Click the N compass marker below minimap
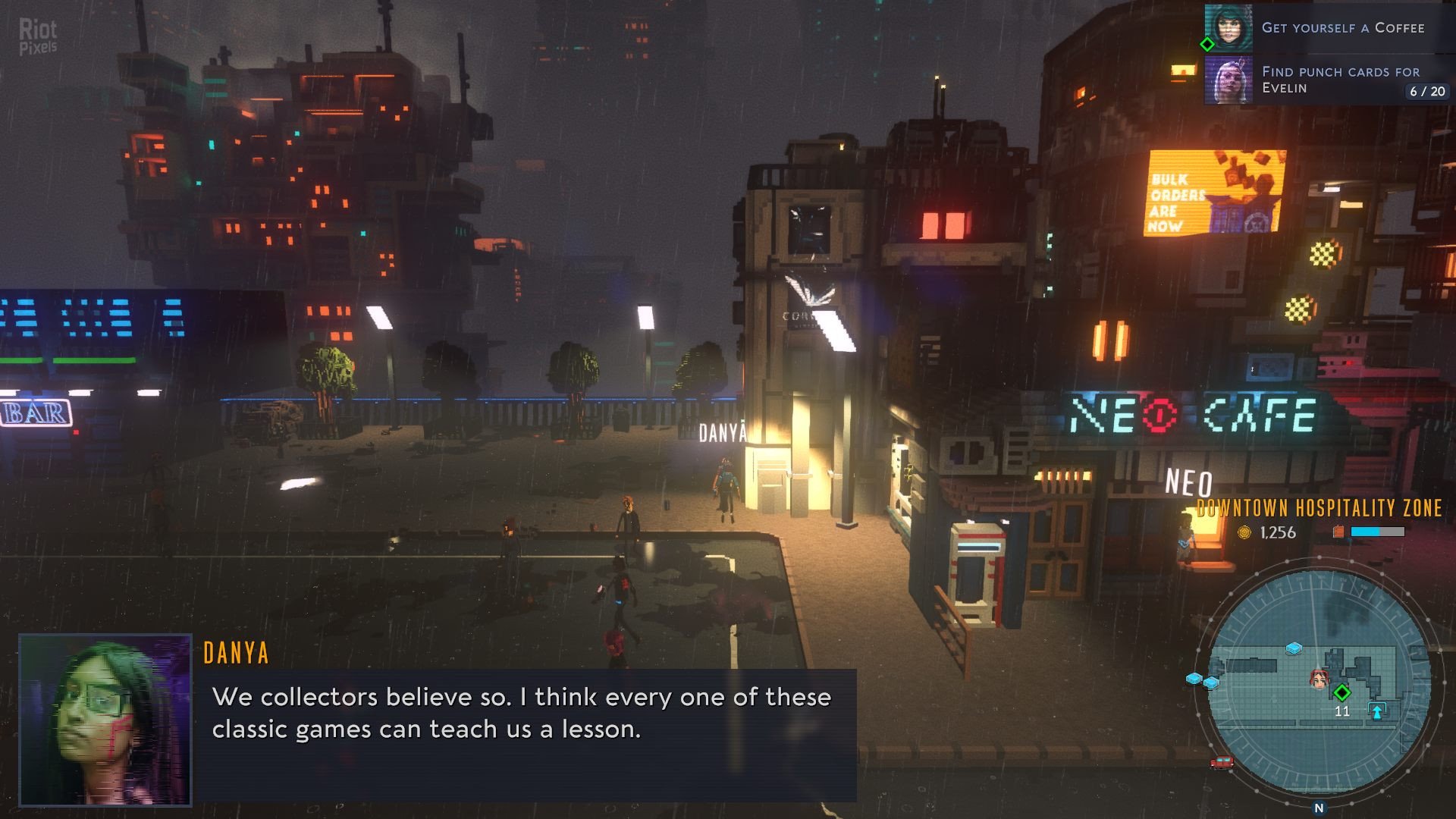The width and height of the screenshot is (1456, 819). coord(1319,808)
